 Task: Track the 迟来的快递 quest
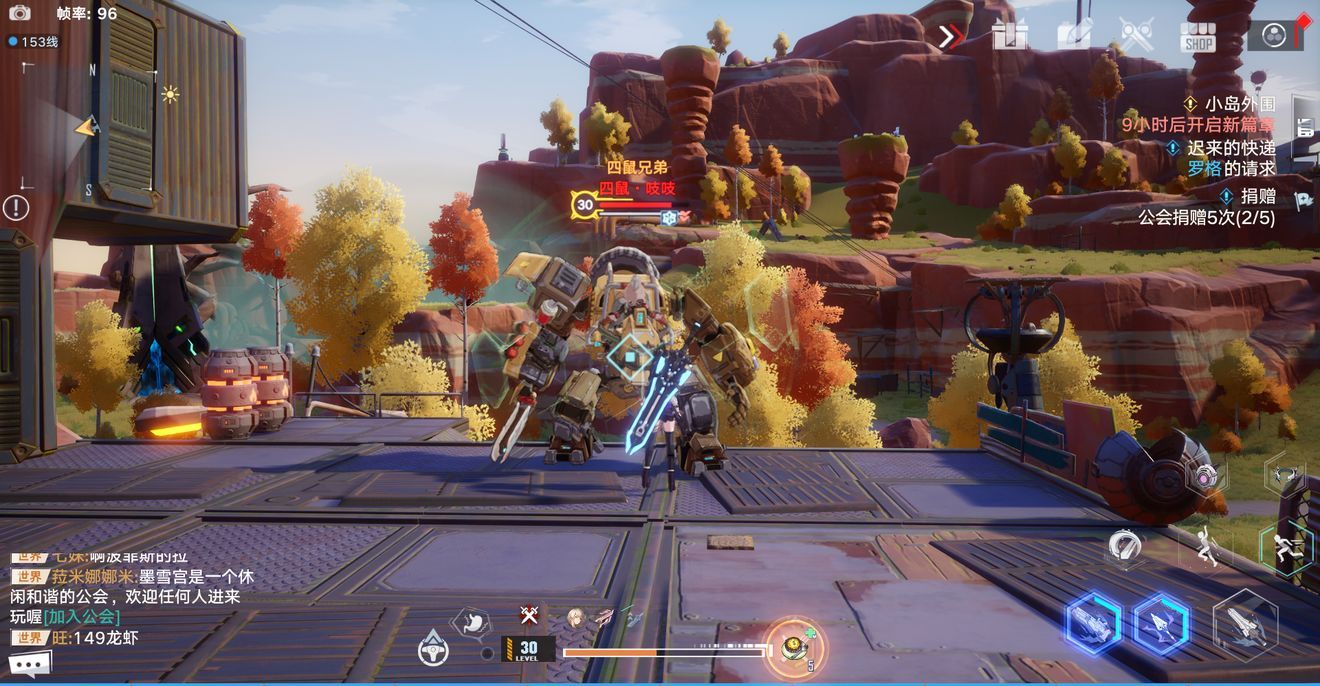[x=1231, y=147]
